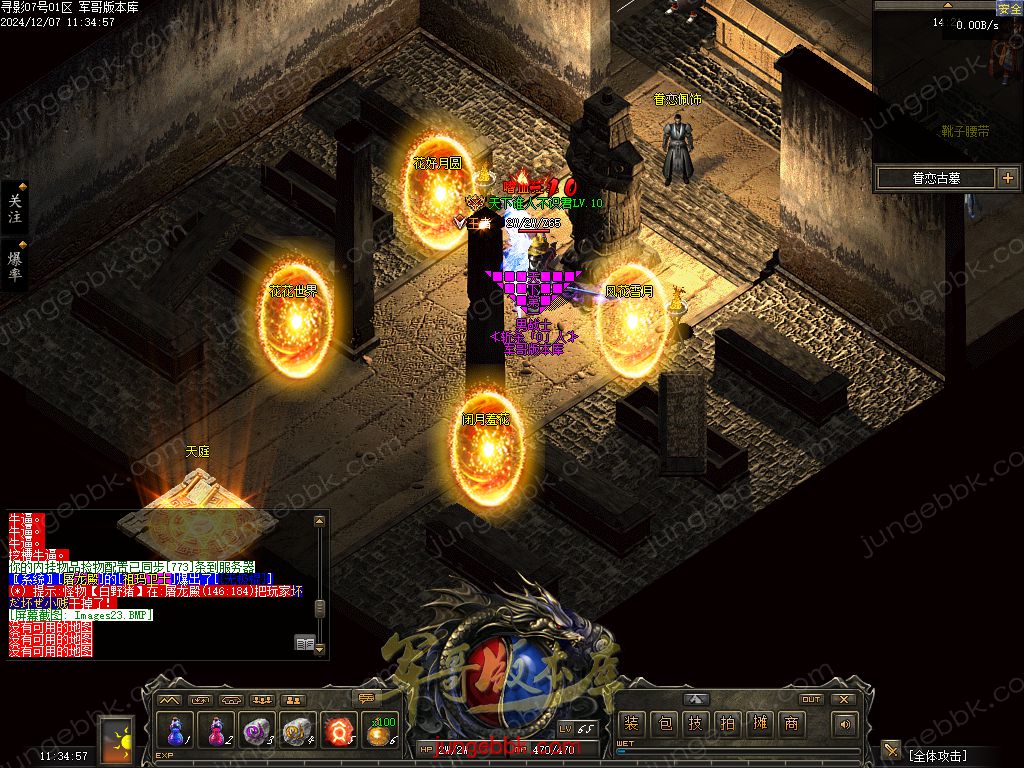Open the 包 bag inventory
Screen dimensions: 1024x768
[x=663, y=724]
